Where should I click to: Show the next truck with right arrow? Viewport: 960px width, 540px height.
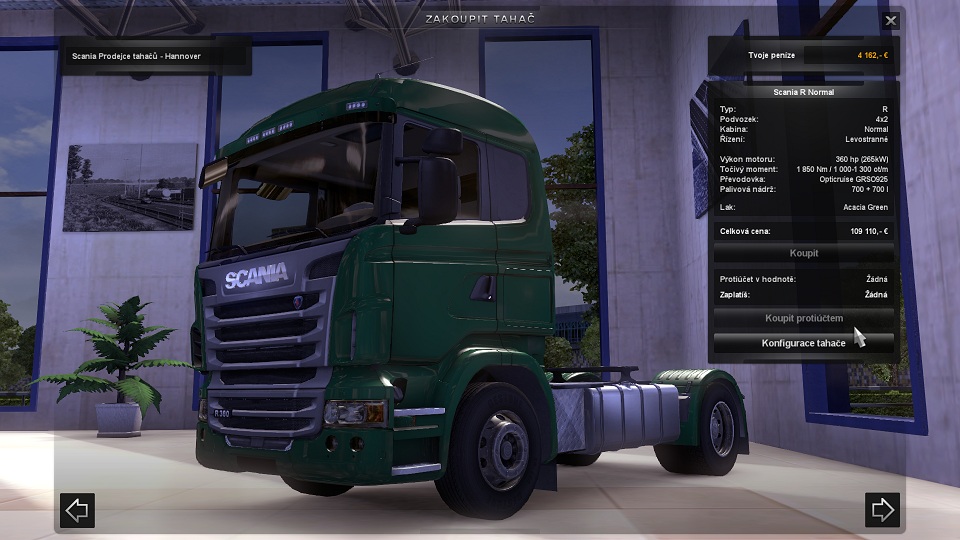[x=882, y=510]
